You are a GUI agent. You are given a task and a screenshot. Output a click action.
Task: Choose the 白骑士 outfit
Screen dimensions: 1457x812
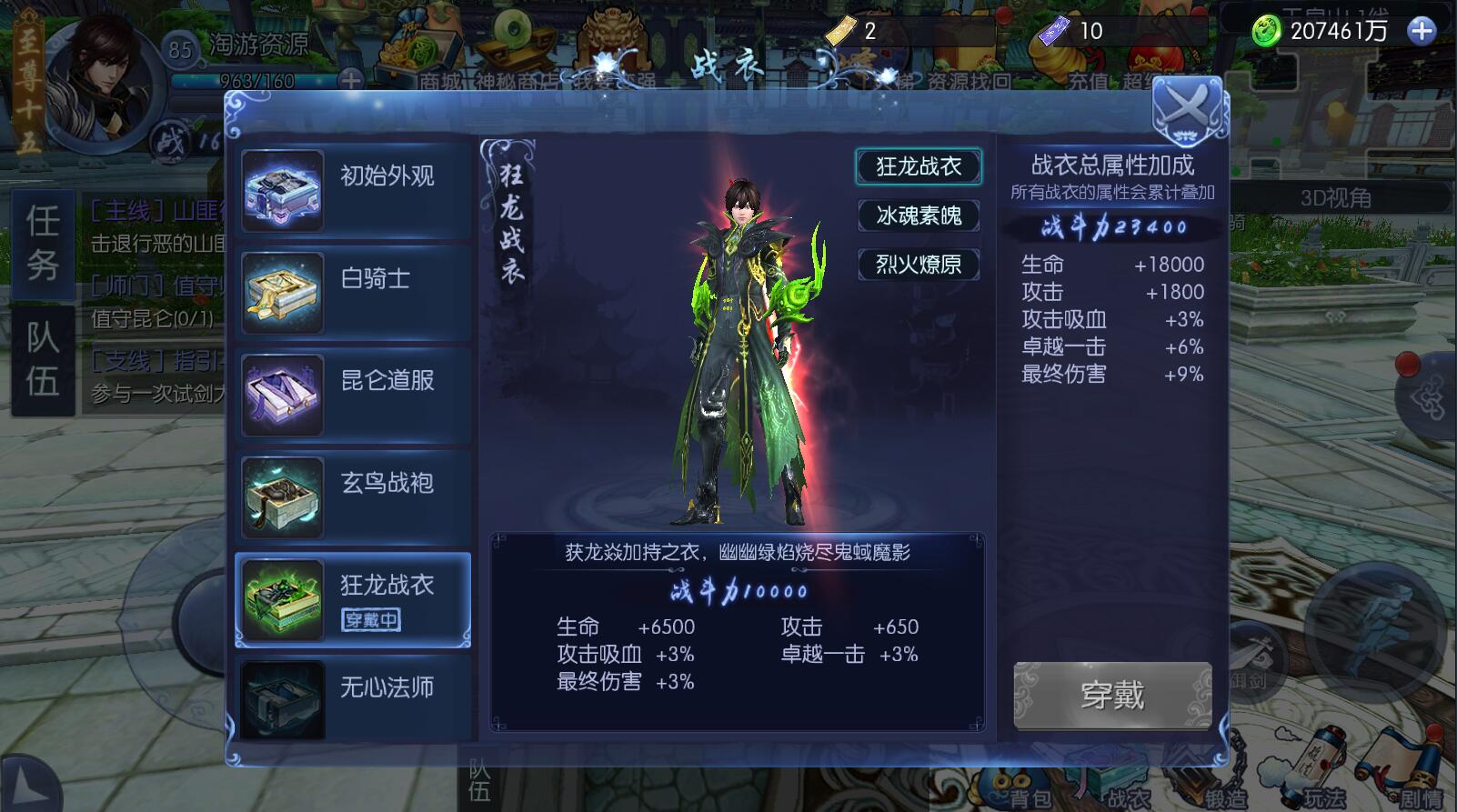354,292
